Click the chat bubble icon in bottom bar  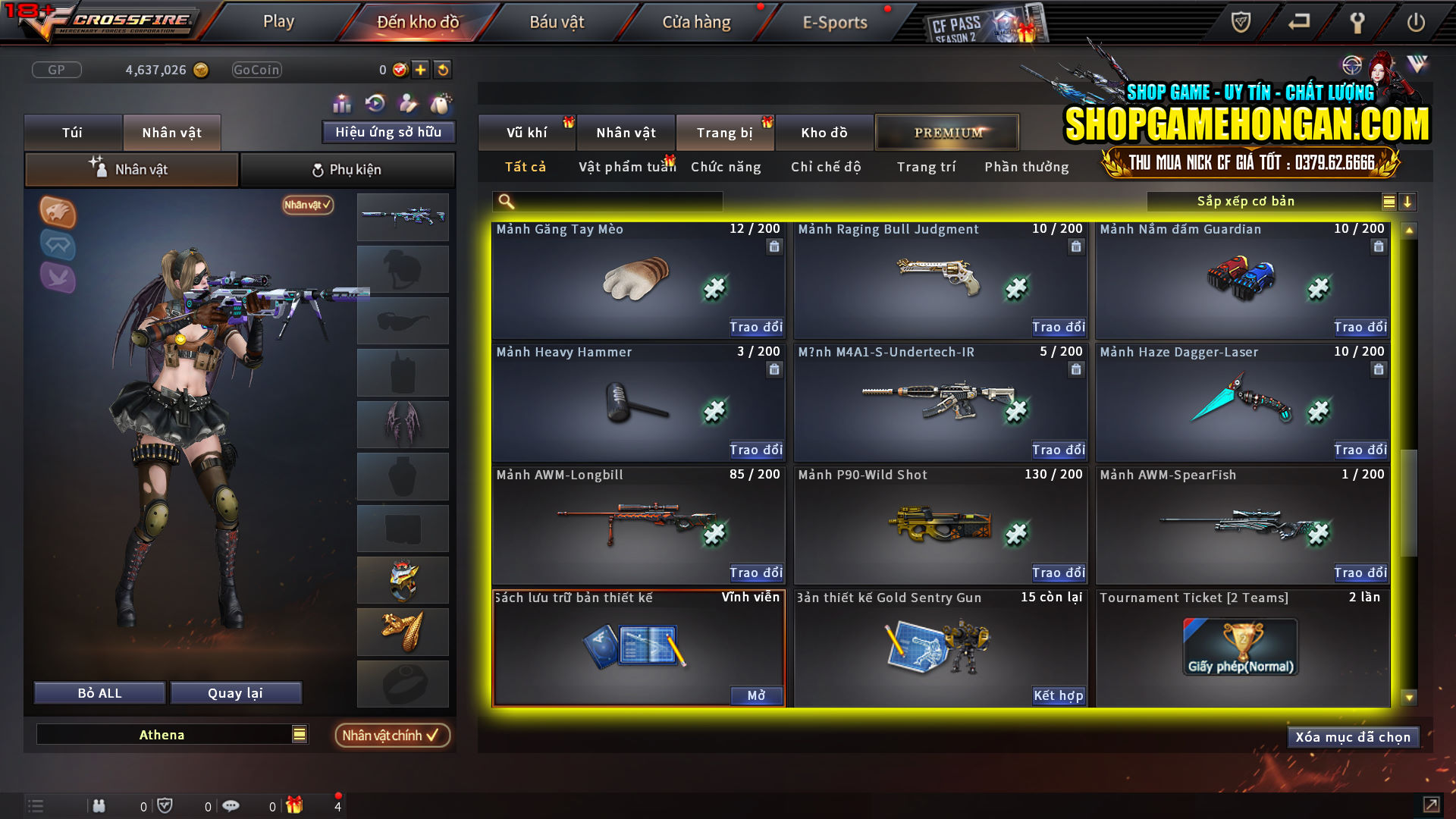231,805
